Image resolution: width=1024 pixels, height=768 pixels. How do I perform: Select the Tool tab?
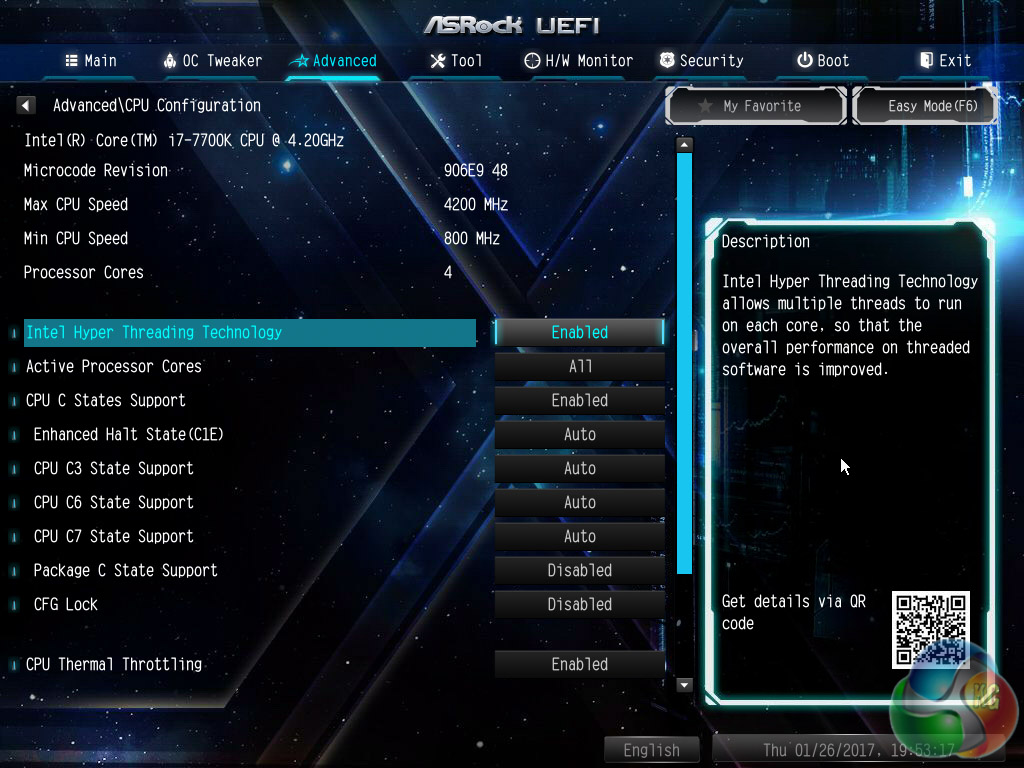pyautogui.click(x=456, y=61)
